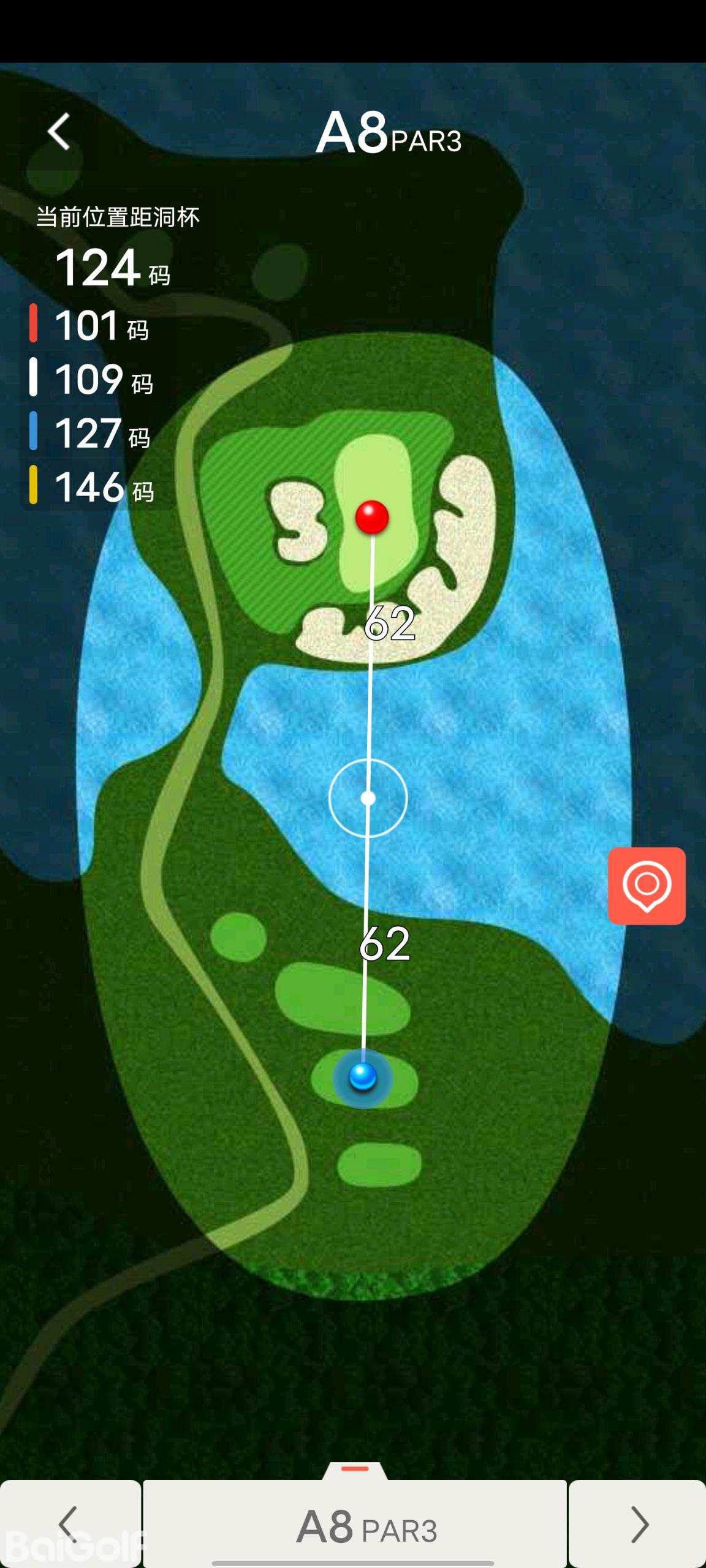Image resolution: width=706 pixels, height=1568 pixels.
Task: Go to the previous hole arrow
Action: [70, 1523]
